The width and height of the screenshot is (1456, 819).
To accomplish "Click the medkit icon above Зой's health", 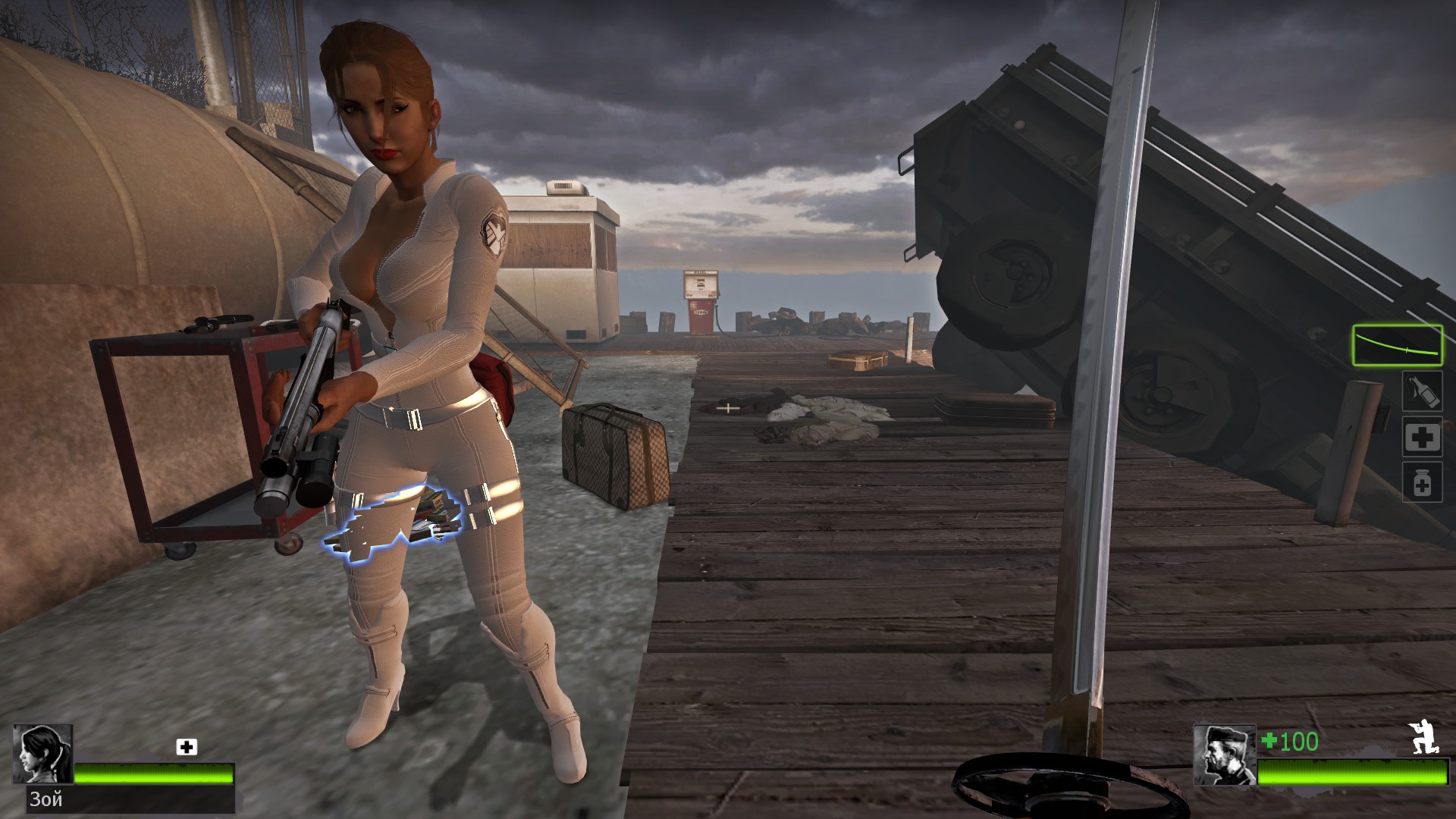I will click(187, 747).
